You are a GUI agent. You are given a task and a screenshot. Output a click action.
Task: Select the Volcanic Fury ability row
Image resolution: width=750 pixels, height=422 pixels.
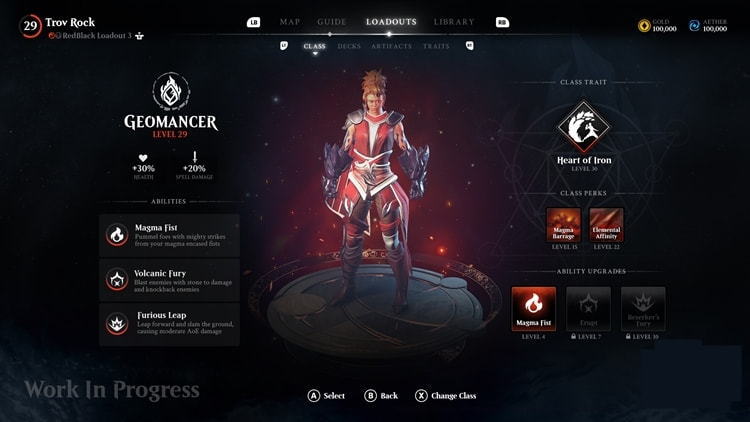tap(169, 280)
